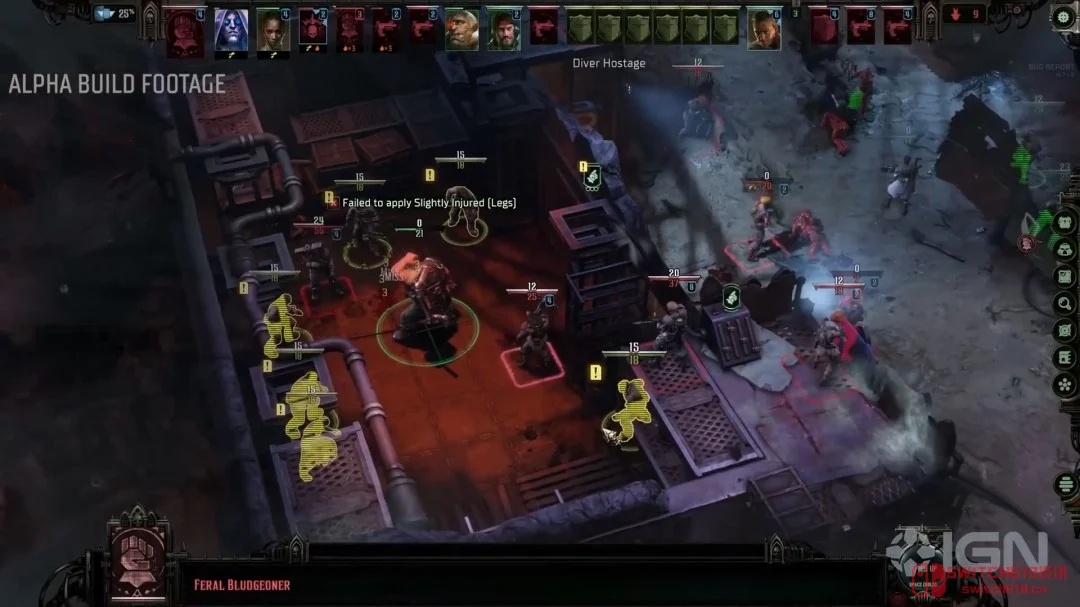Open the gear settings button
Image resolution: width=1080 pixels, height=607 pixels.
coord(1063,17)
